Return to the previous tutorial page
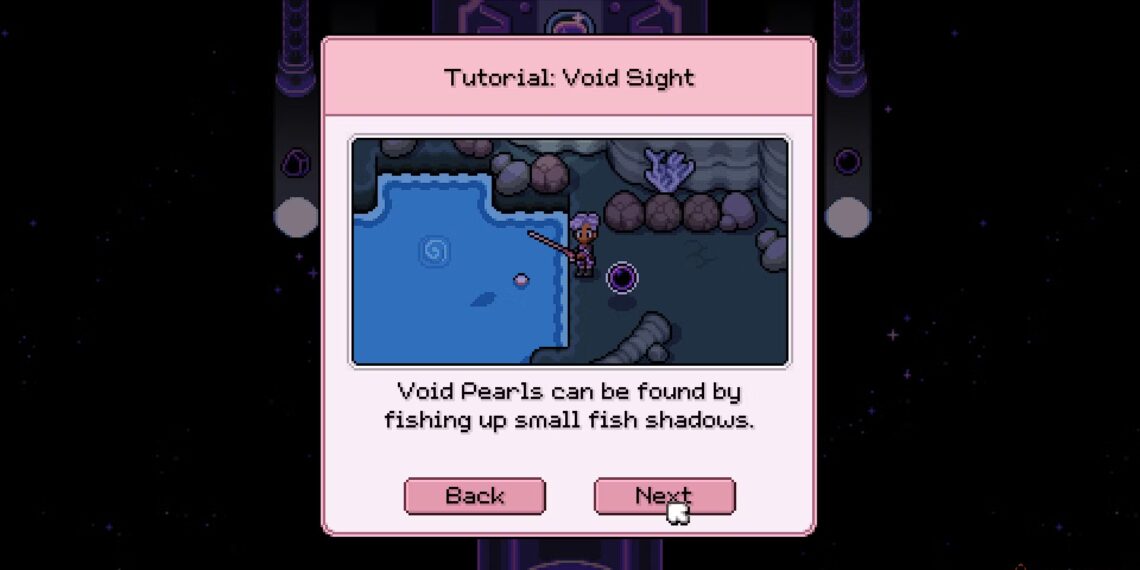 click(474, 496)
